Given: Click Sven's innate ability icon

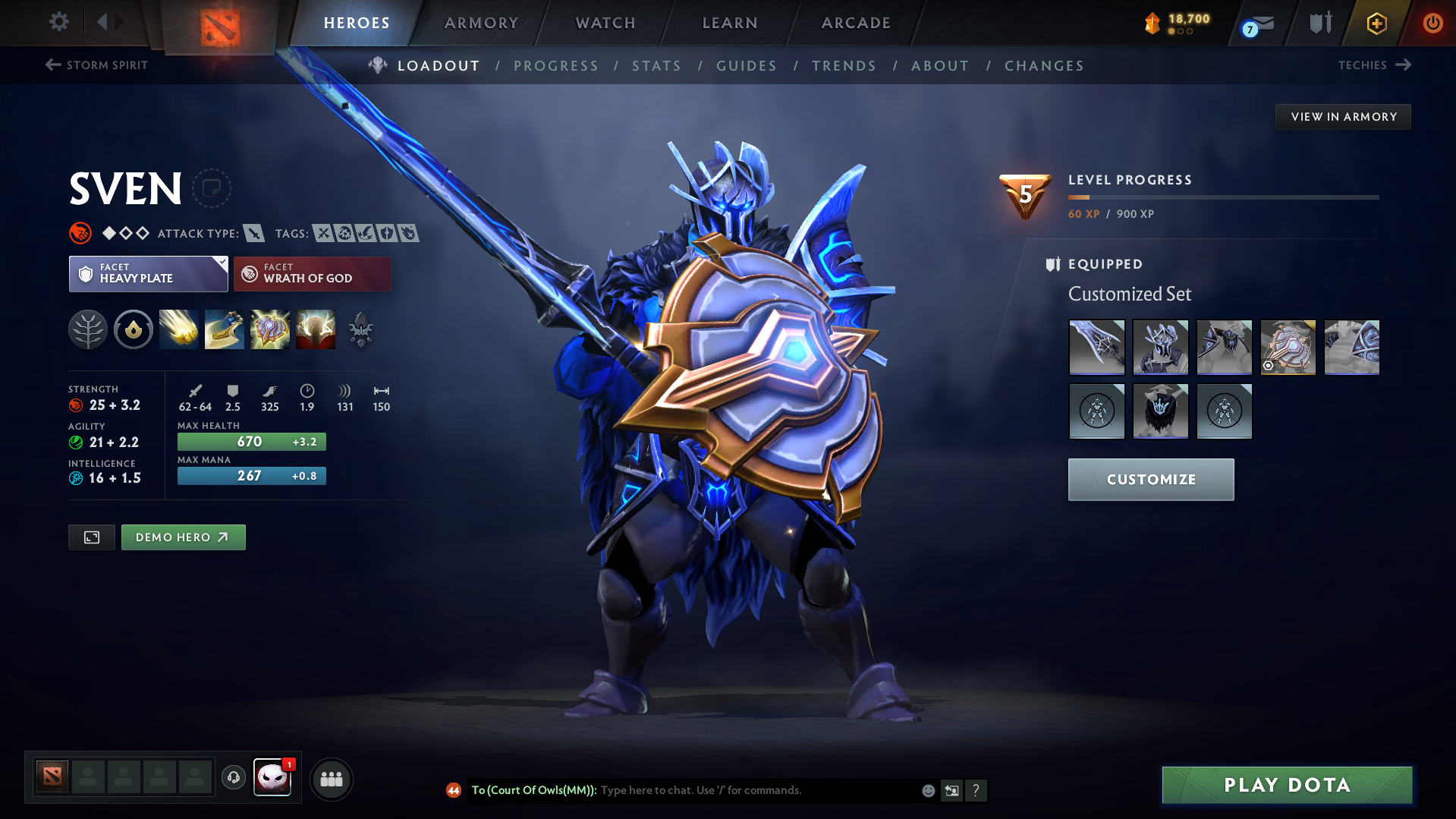Looking at the screenshot, I should [x=134, y=329].
